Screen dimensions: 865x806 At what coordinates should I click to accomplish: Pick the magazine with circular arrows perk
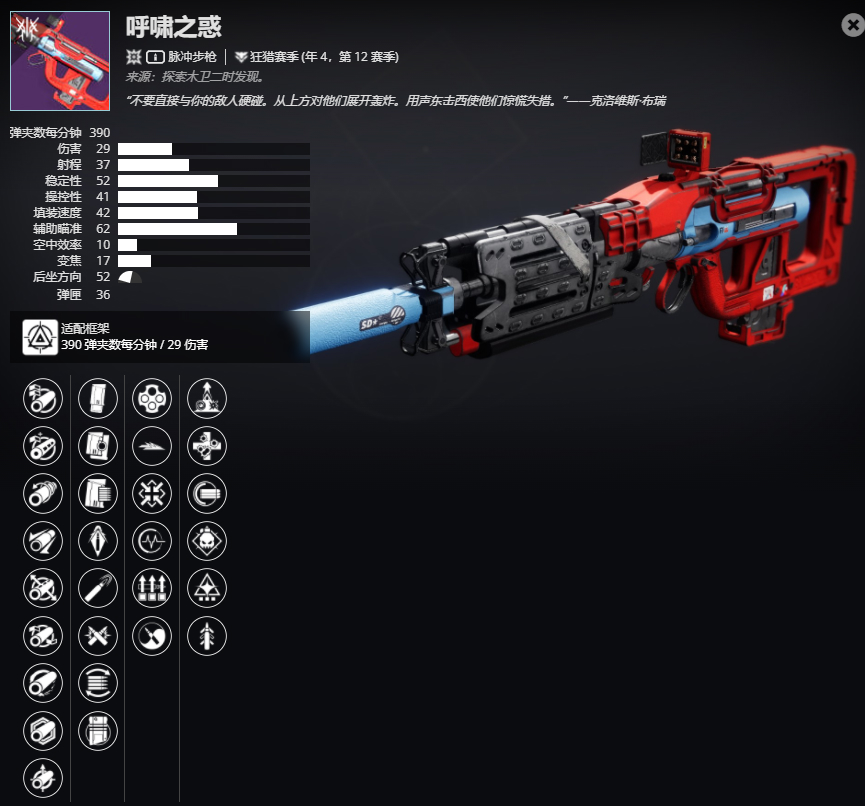tap(98, 683)
